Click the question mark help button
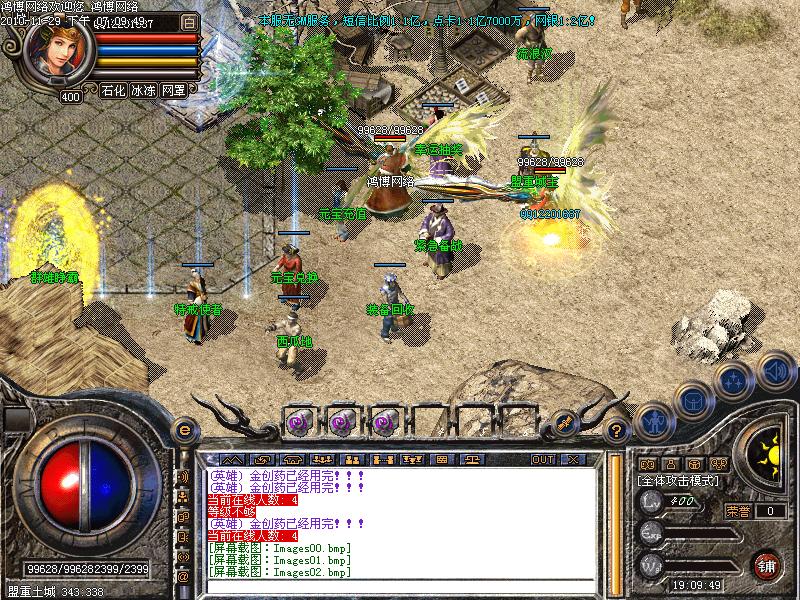The width and height of the screenshot is (800, 600). tap(617, 430)
